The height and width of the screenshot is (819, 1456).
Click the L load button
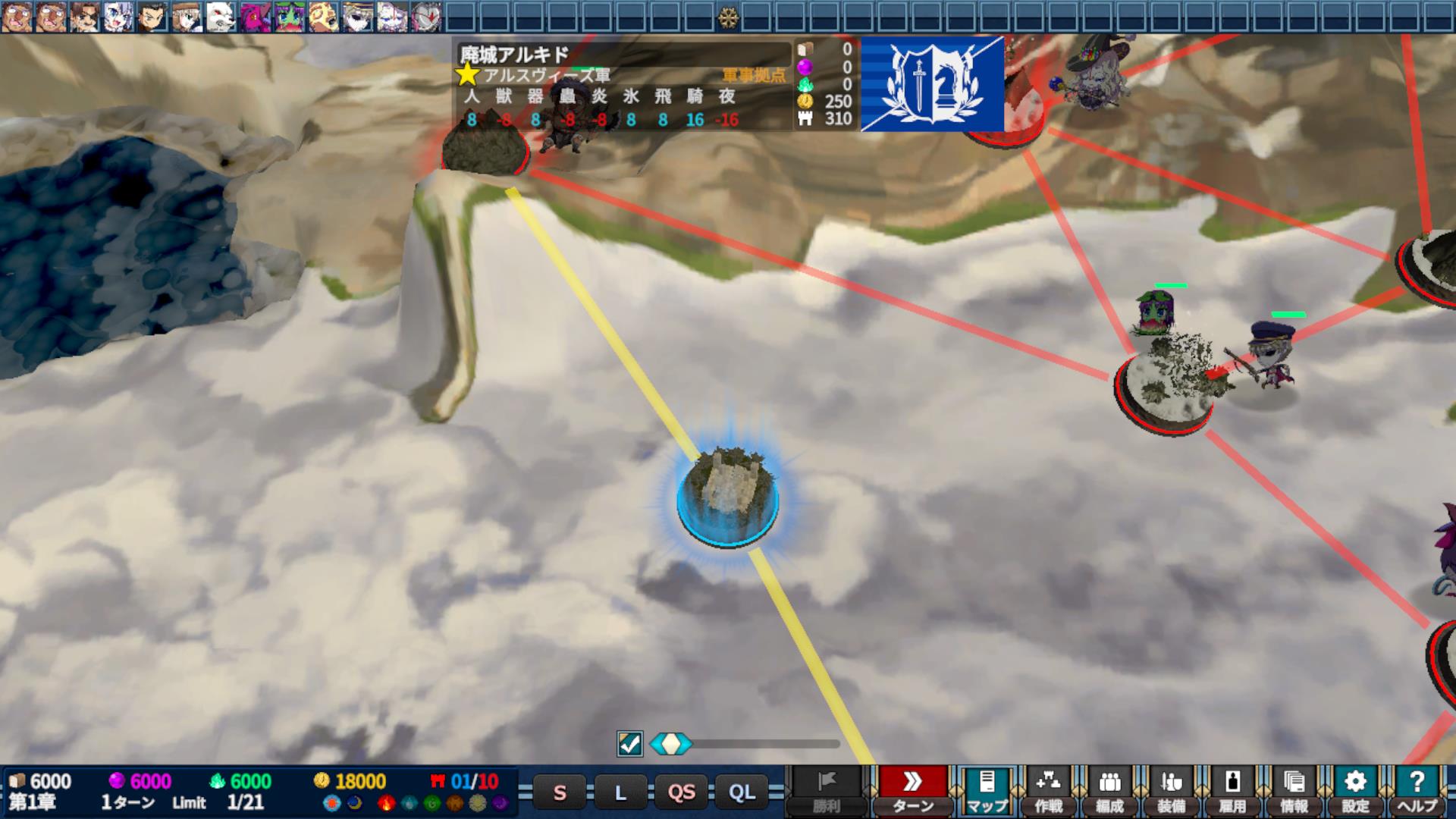pyautogui.click(x=620, y=792)
